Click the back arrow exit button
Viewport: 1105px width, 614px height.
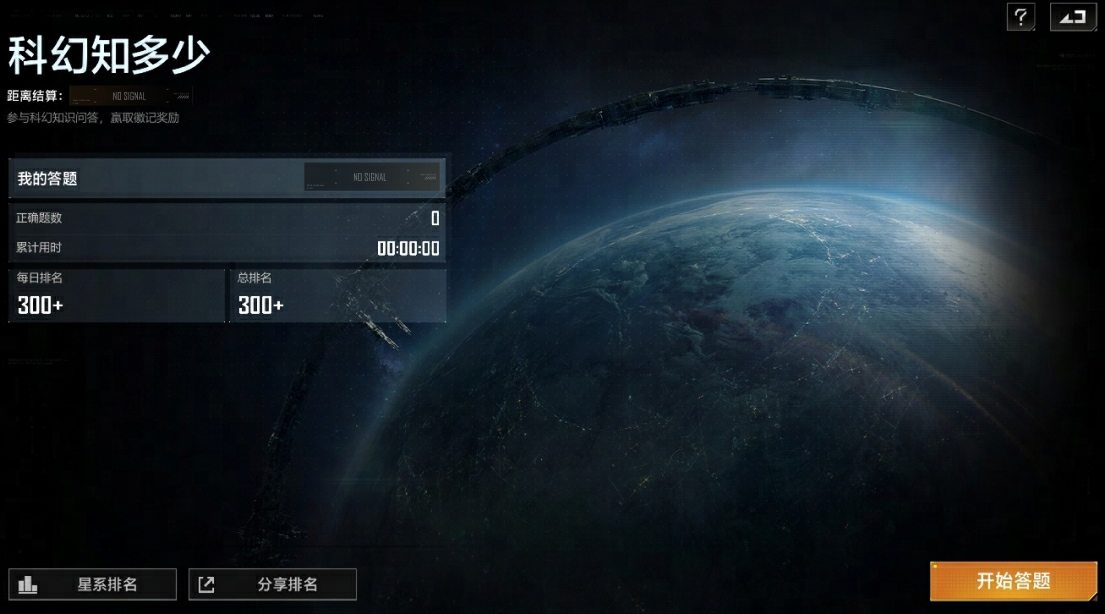click(1072, 17)
